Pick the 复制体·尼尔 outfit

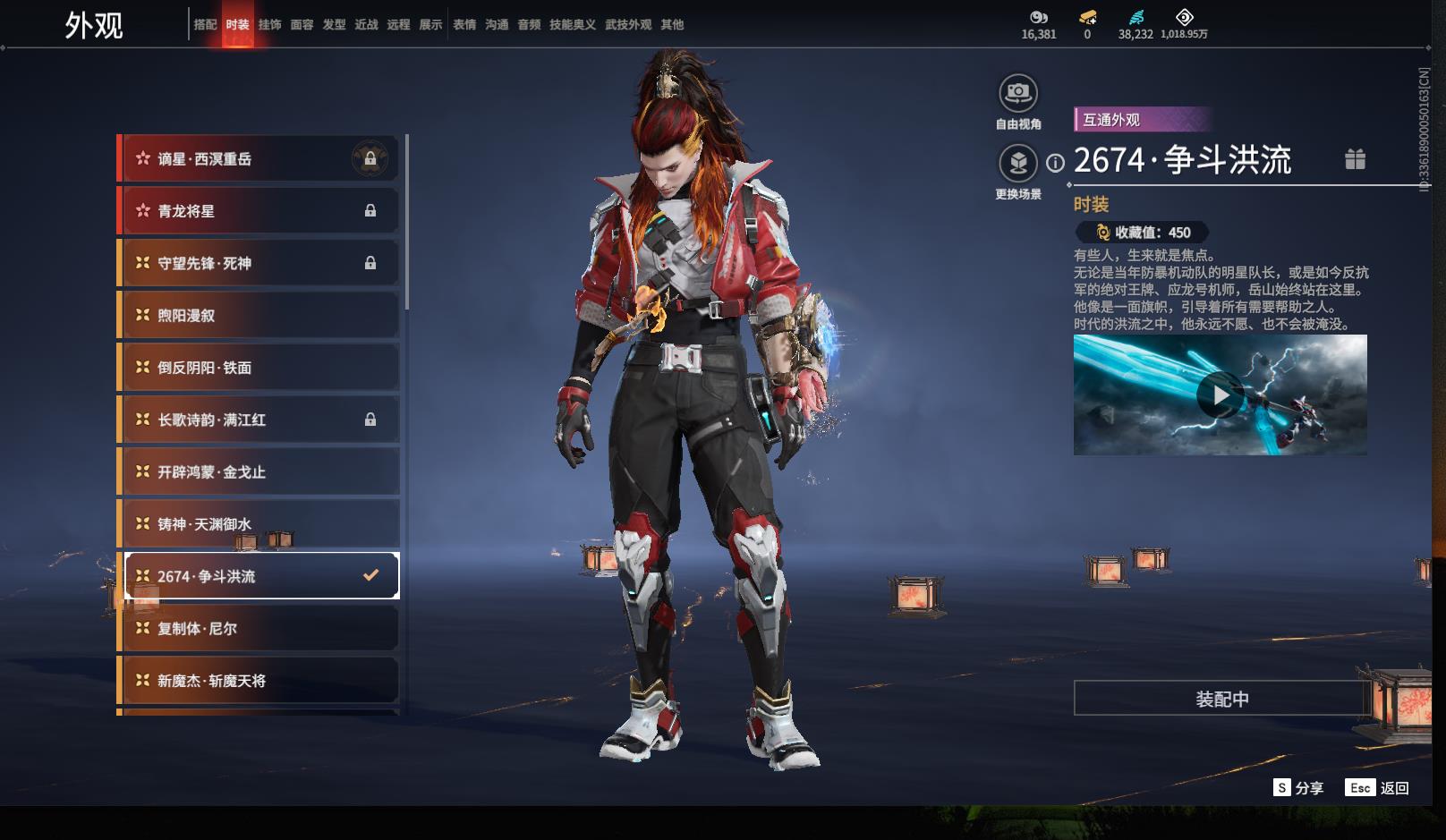(259, 628)
